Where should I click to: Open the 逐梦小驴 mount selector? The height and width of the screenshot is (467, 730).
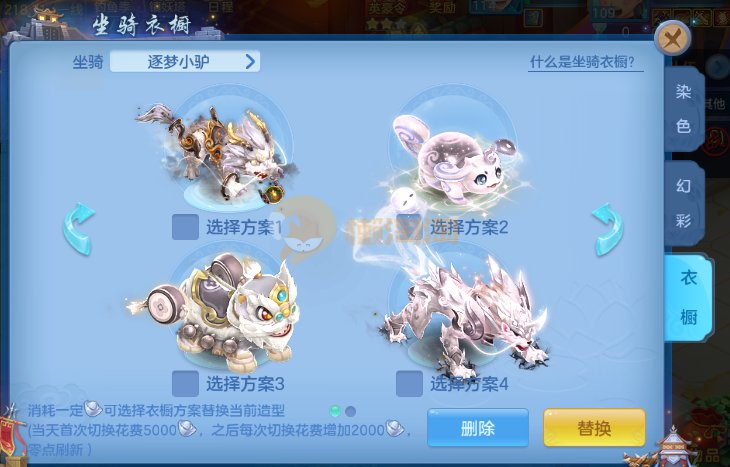(185, 62)
